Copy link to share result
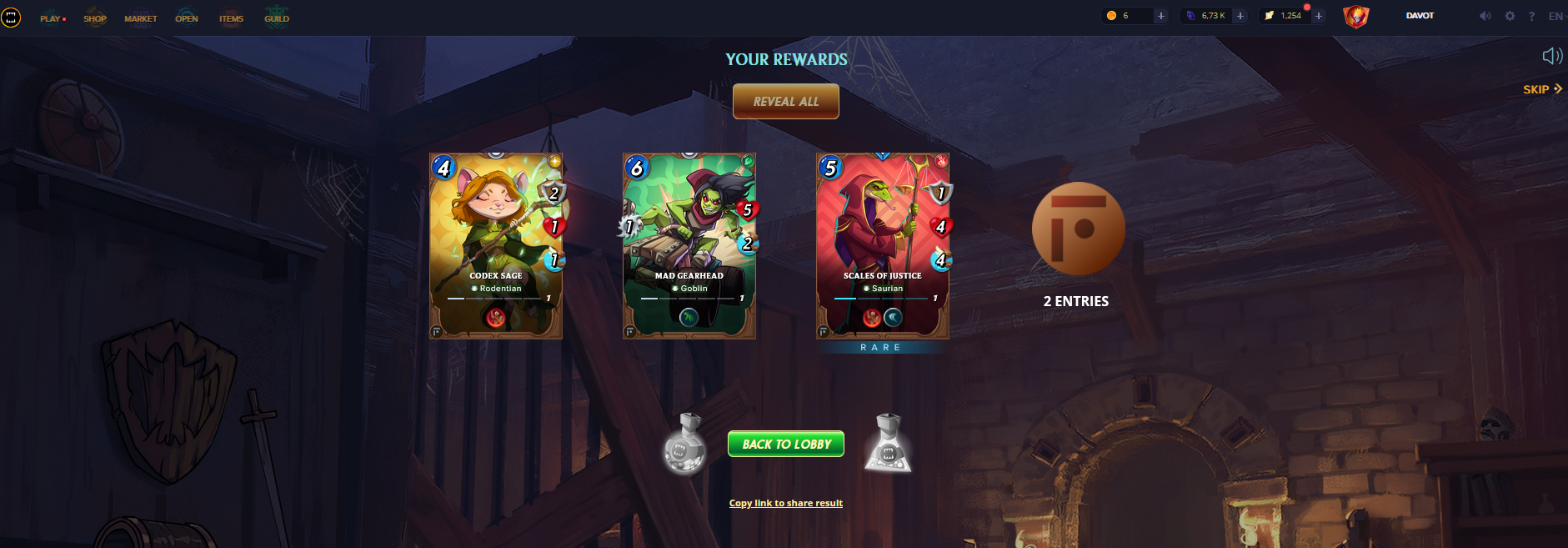The height and width of the screenshot is (548, 1568). click(785, 503)
